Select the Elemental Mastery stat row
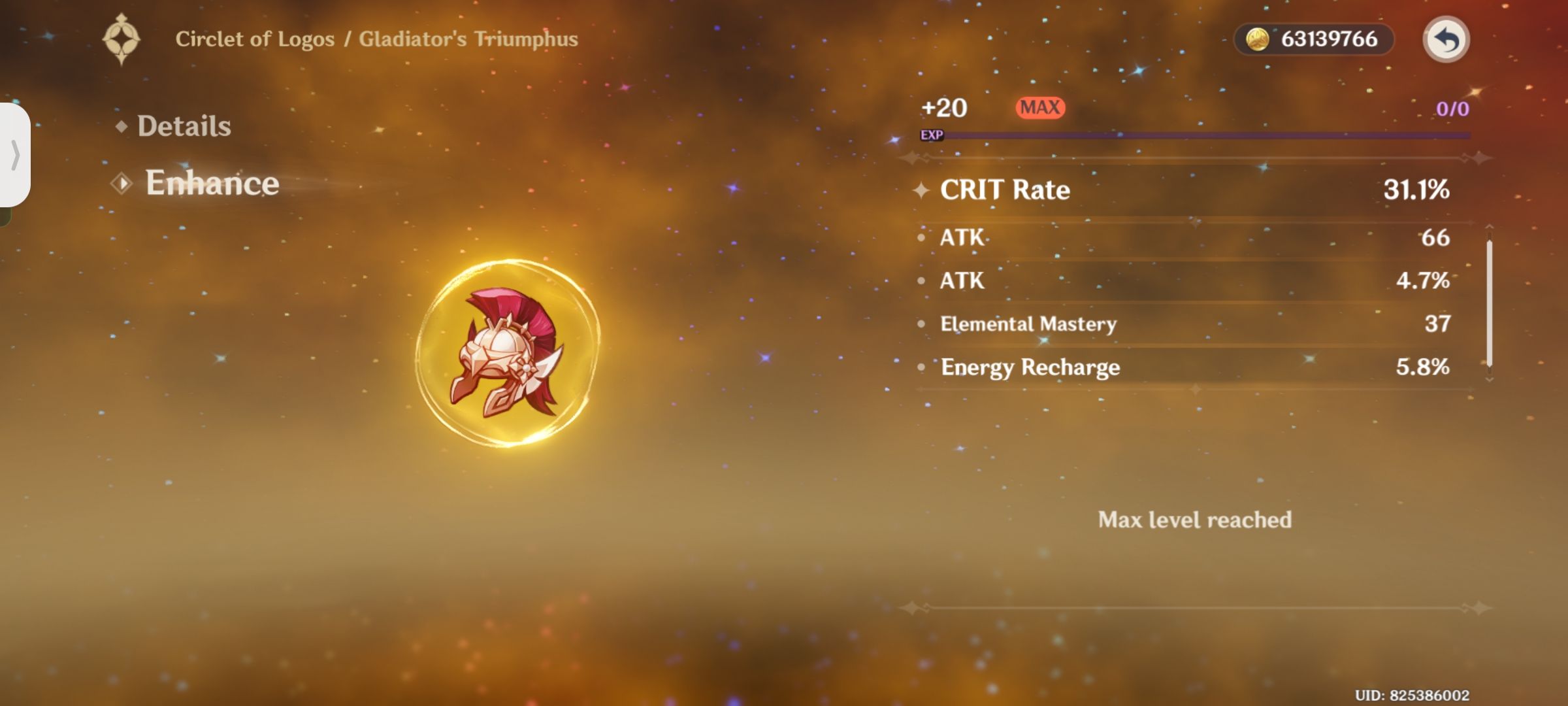Viewport: 1568px width, 706px height. tap(1176, 324)
